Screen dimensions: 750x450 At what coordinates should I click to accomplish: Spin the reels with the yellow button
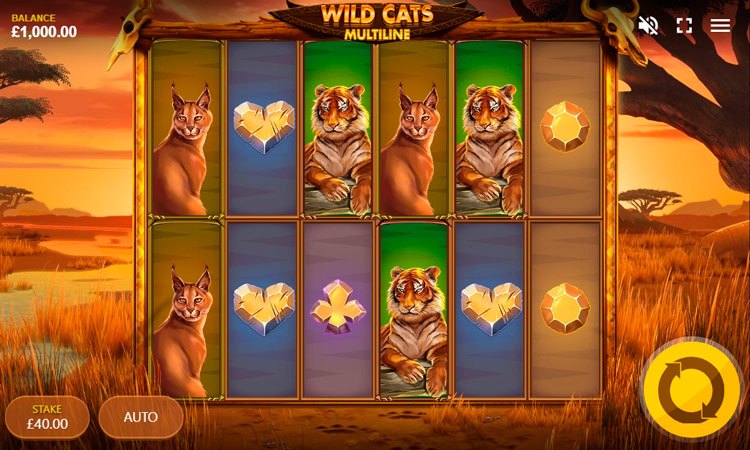point(691,390)
